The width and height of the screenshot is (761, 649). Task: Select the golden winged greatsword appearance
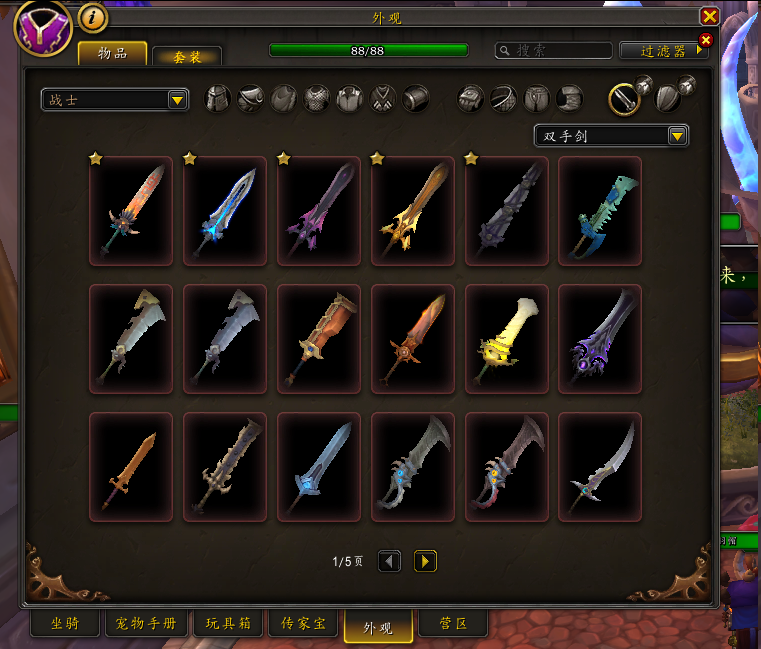point(412,210)
